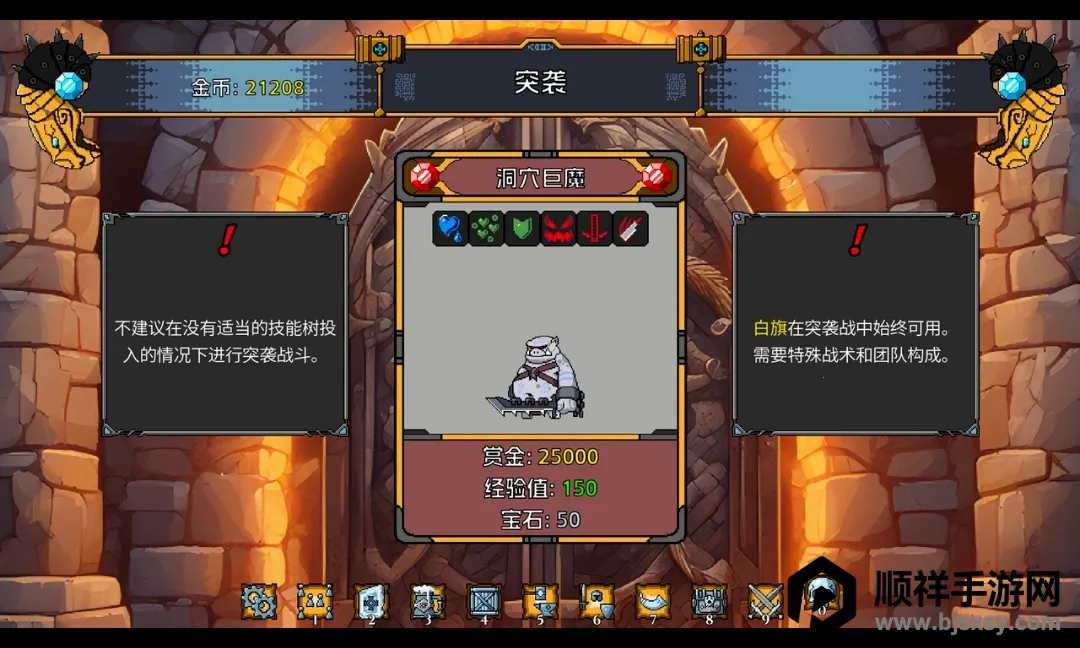This screenshot has width=1080, height=648.
Task: Click the right red gem on boss title
Action: pyautogui.click(x=656, y=178)
